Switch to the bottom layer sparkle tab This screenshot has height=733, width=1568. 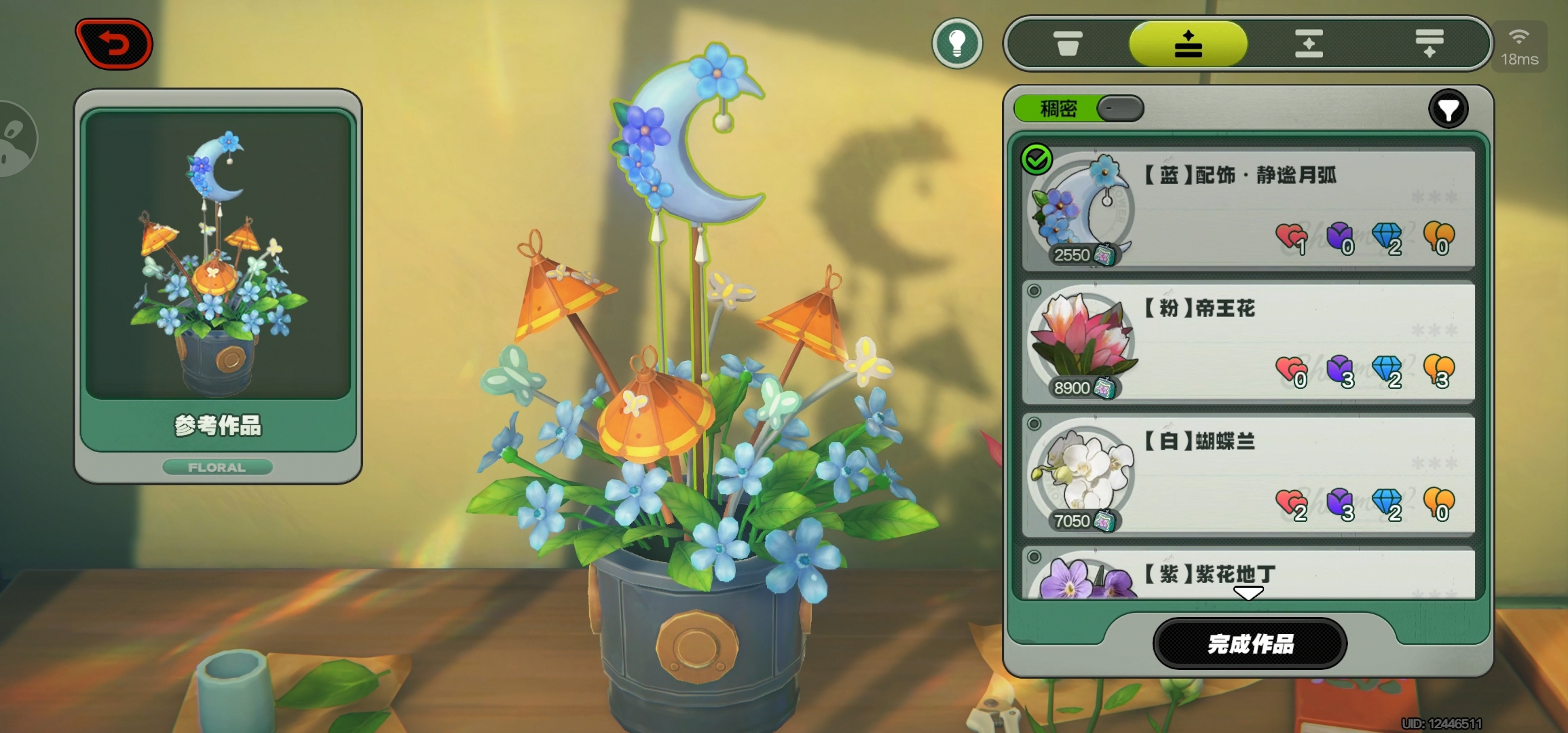tap(1429, 44)
